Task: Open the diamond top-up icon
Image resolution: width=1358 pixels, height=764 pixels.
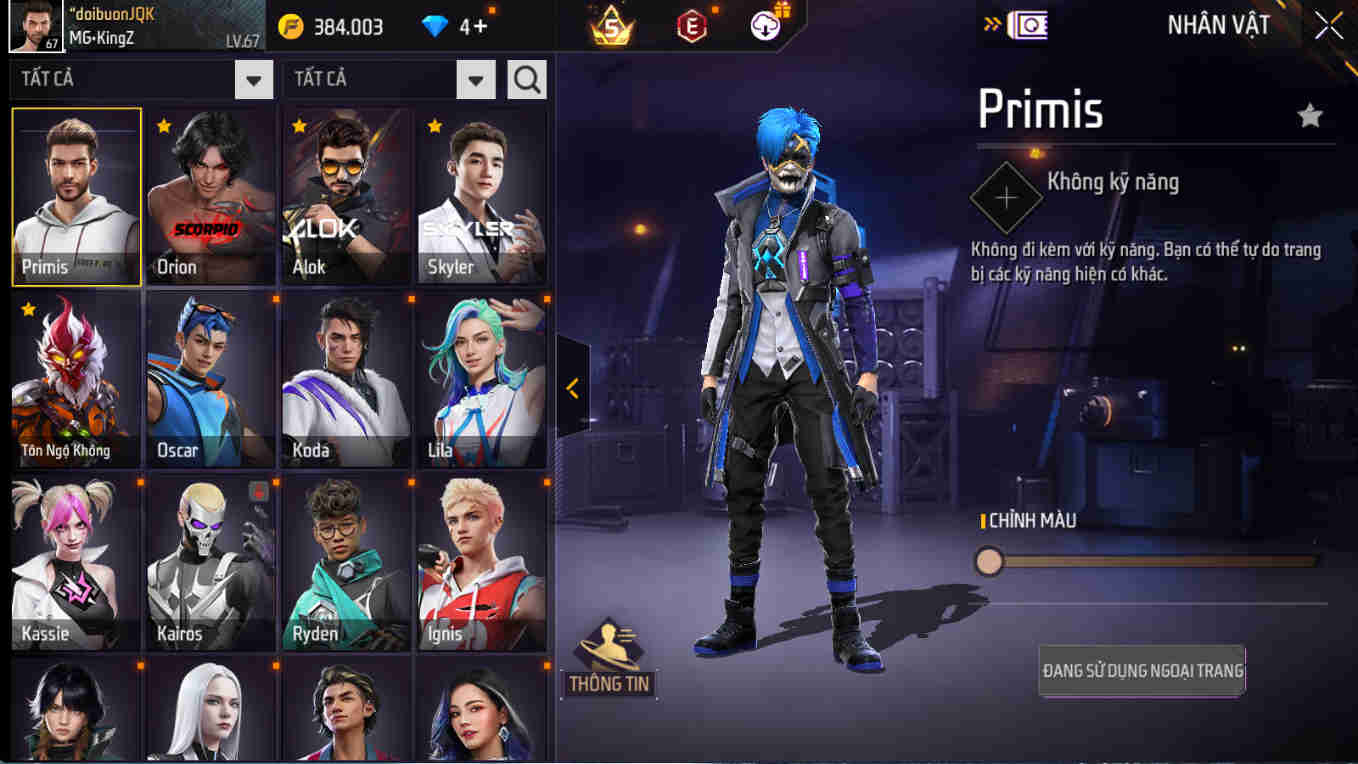Action: (434, 27)
